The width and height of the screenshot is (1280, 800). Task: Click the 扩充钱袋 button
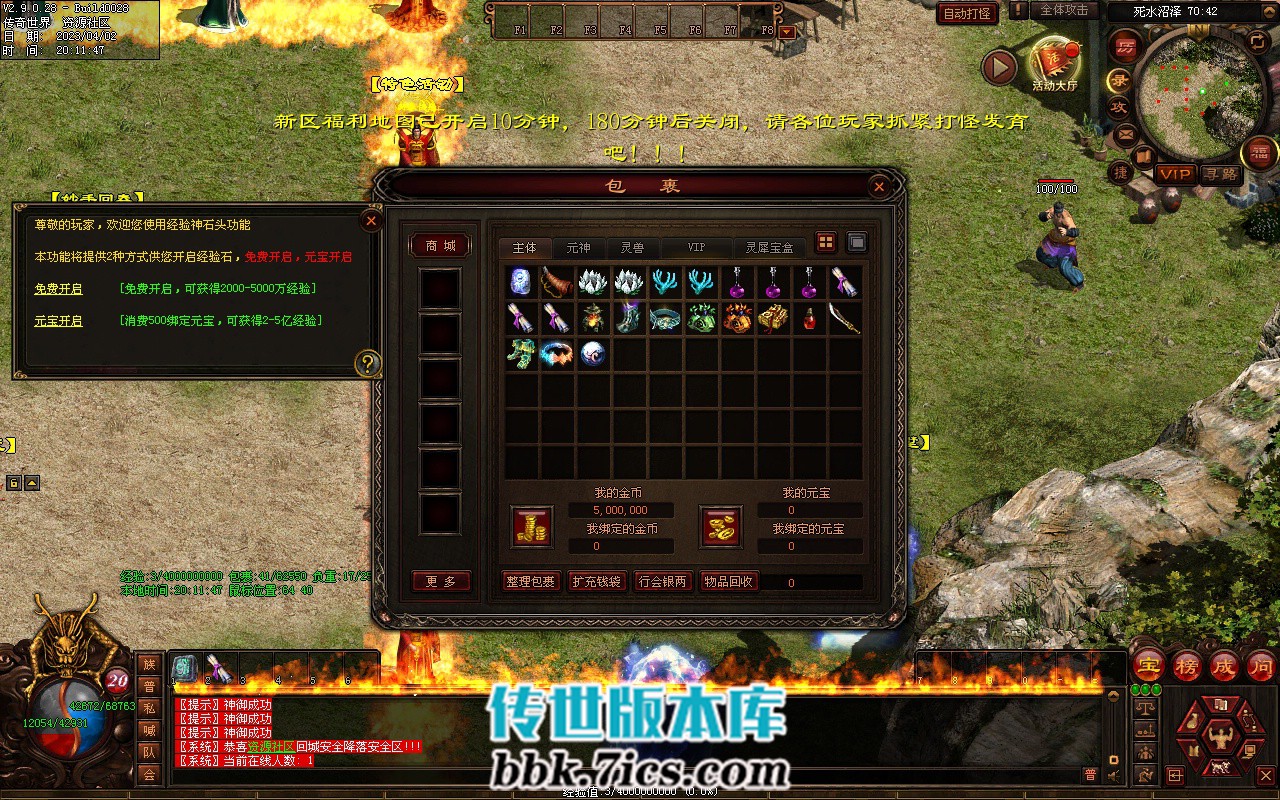[596, 581]
